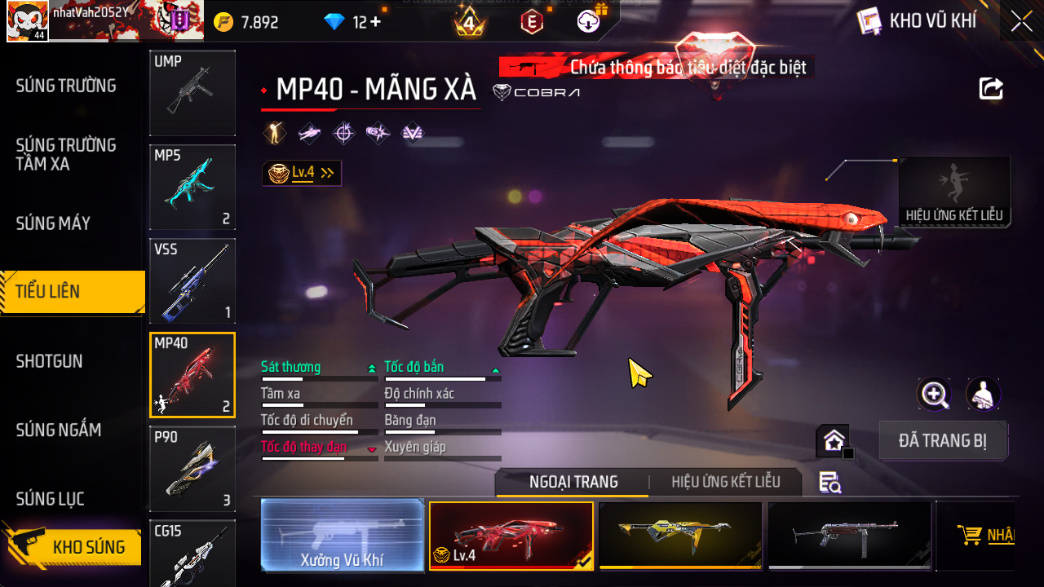Switch to the Shotgun category
The width and height of the screenshot is (1044, 587).
[x=49, y=361]
